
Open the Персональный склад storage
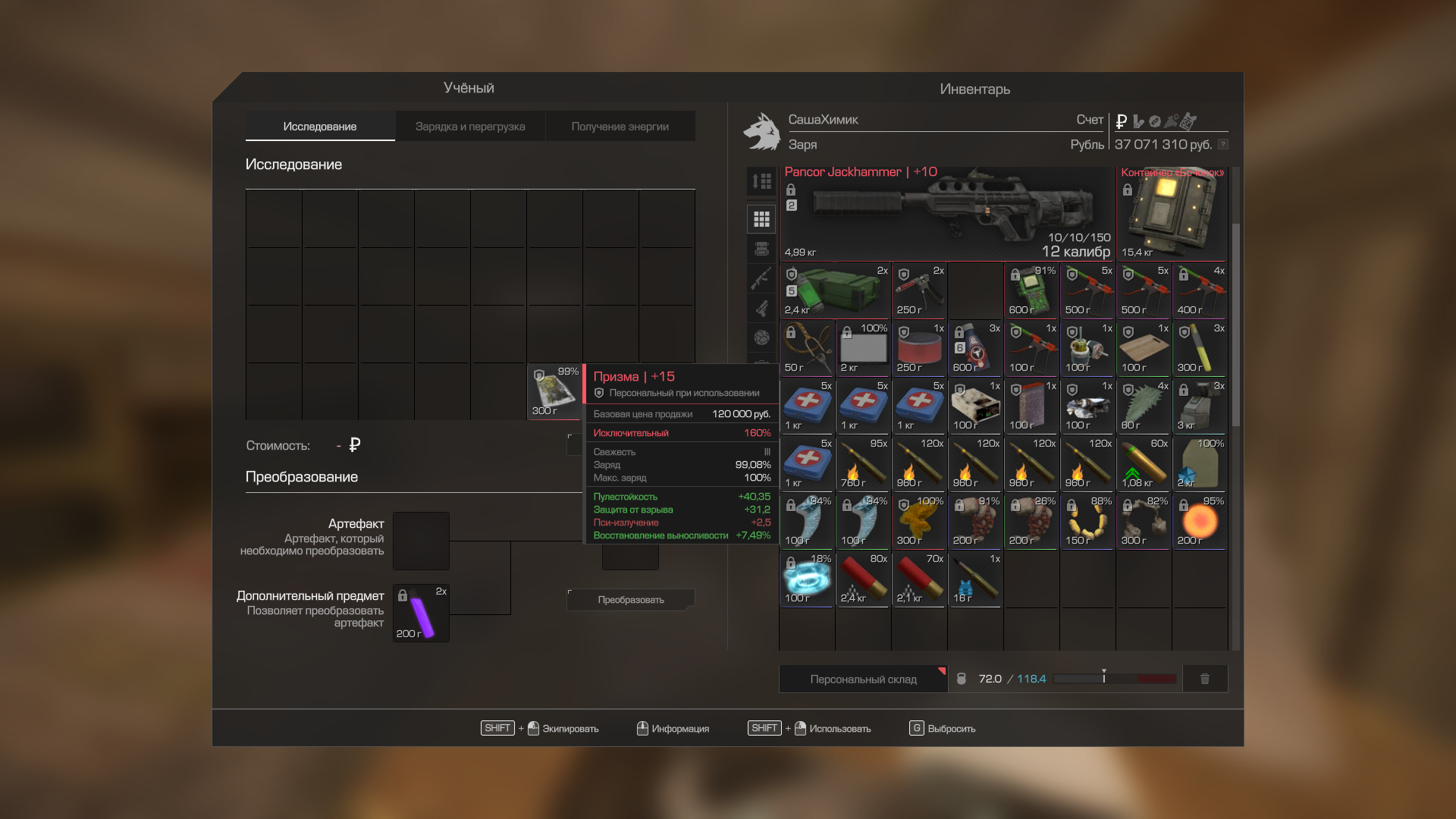pyautogui.click(x=863, y=679)
